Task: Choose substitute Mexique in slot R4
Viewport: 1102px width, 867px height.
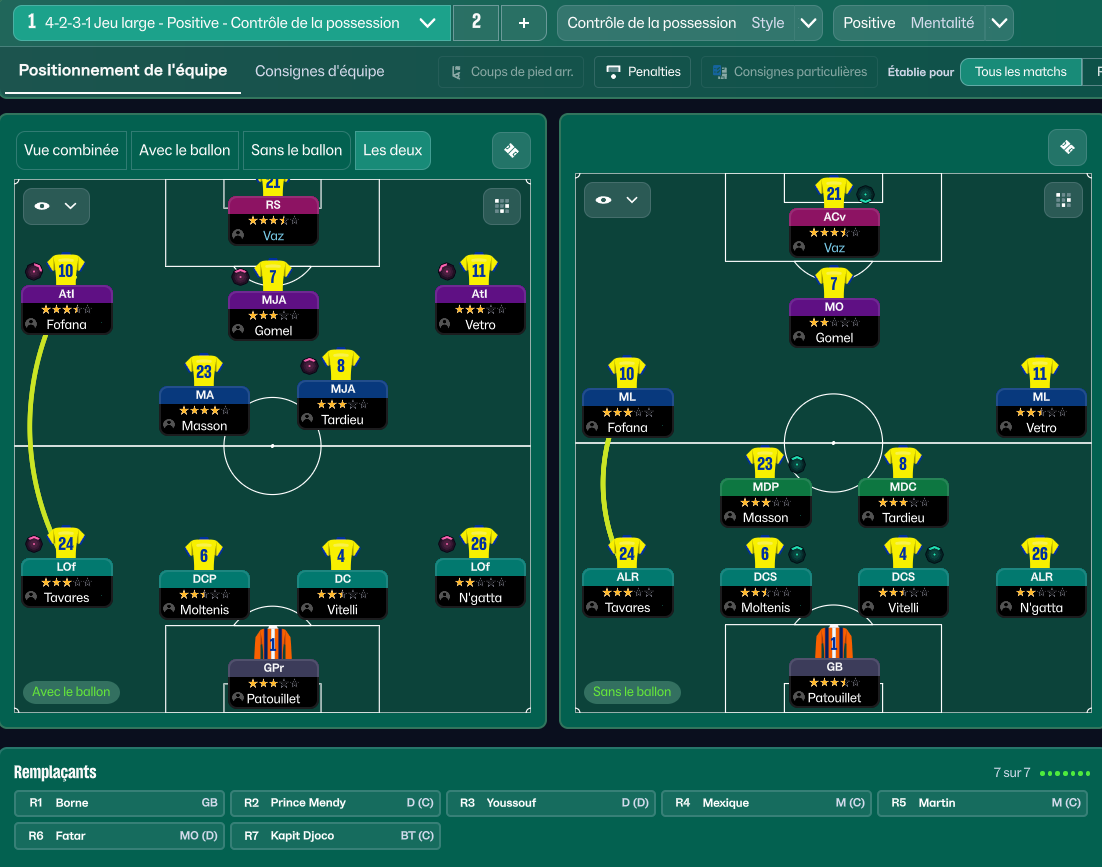Action: (767, 803)
